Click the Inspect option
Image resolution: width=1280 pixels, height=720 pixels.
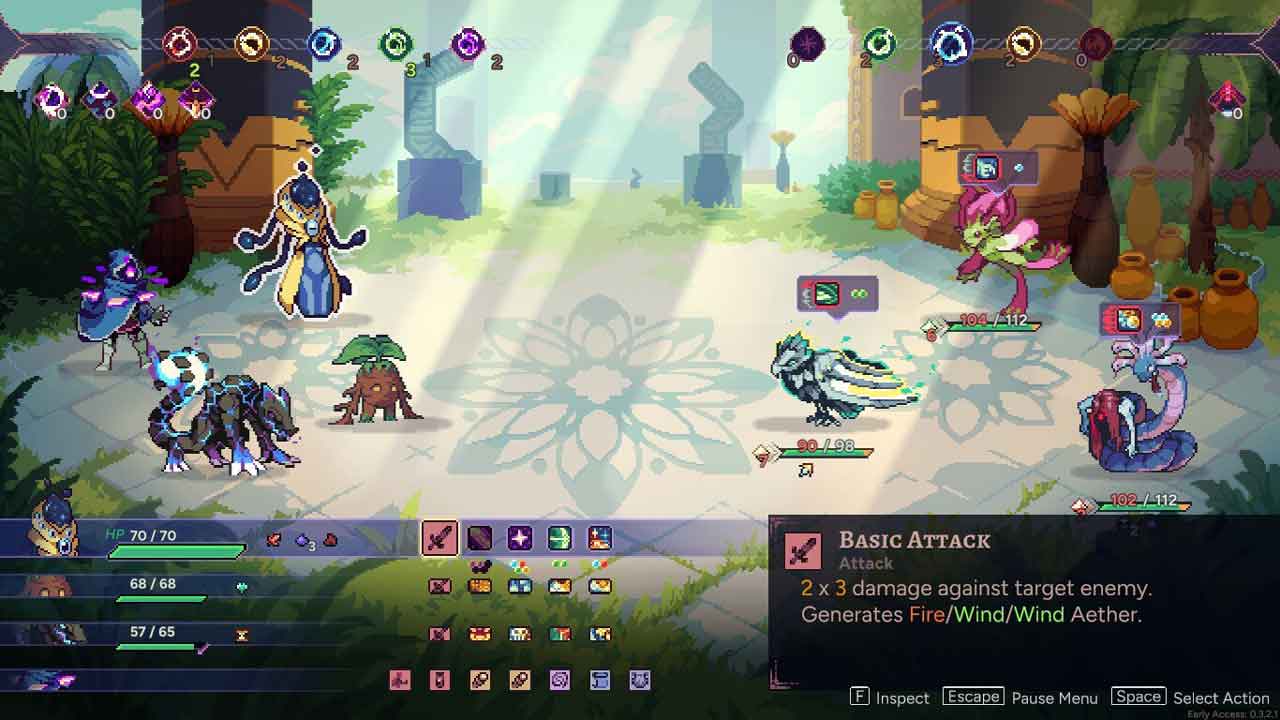(x=889, y=698)
